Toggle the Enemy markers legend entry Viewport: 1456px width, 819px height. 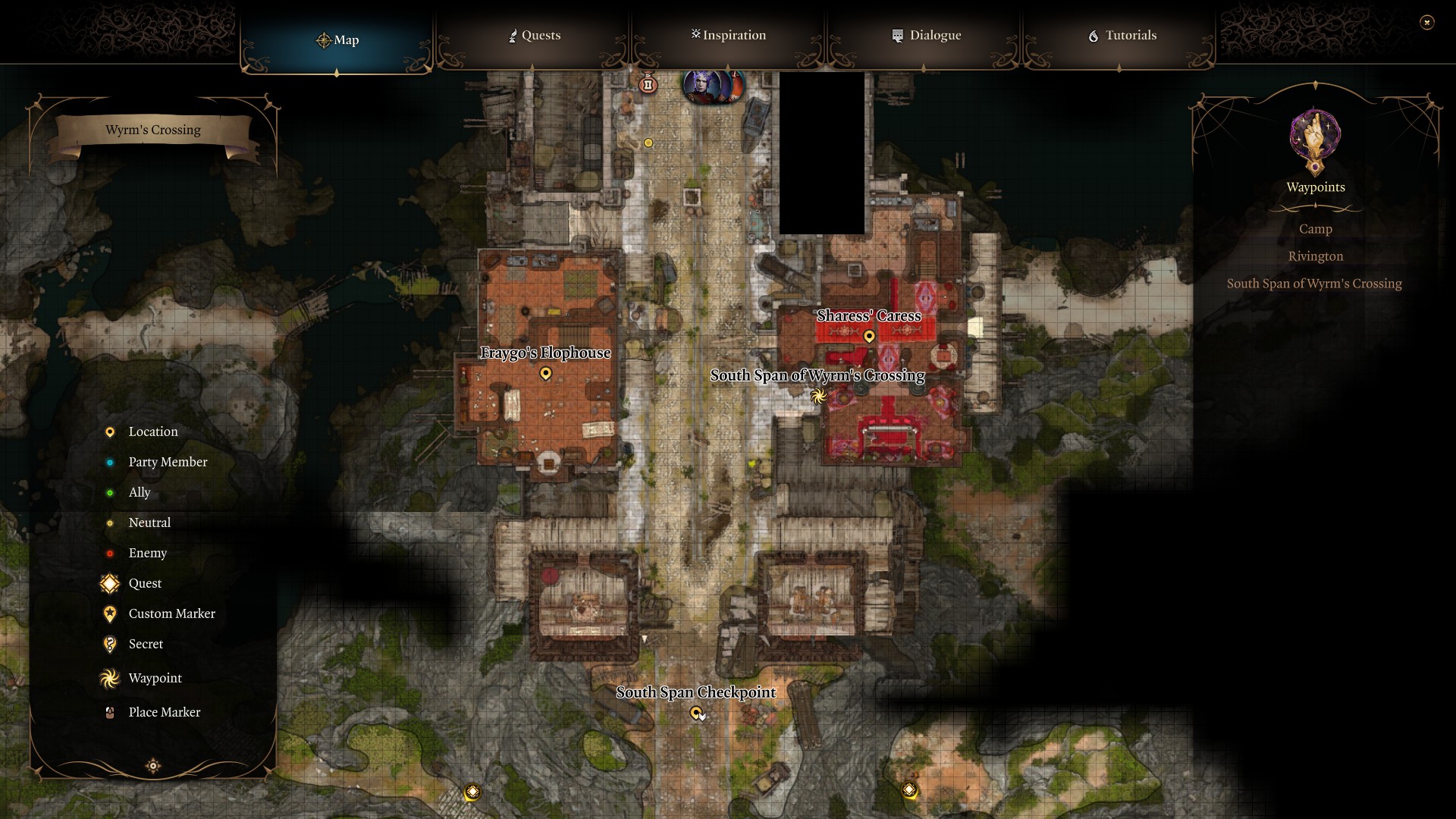point(146,553)
